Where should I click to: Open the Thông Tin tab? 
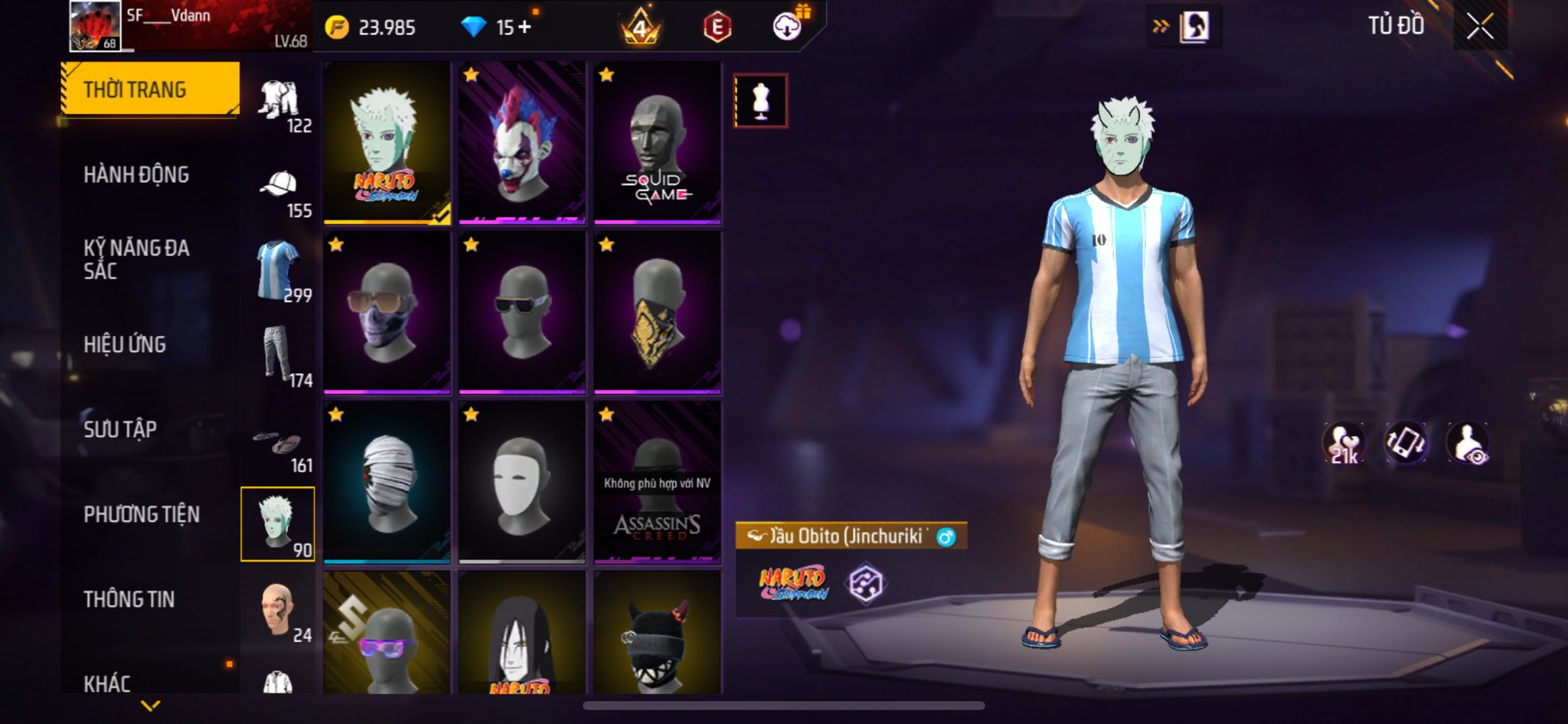(129, 599)
